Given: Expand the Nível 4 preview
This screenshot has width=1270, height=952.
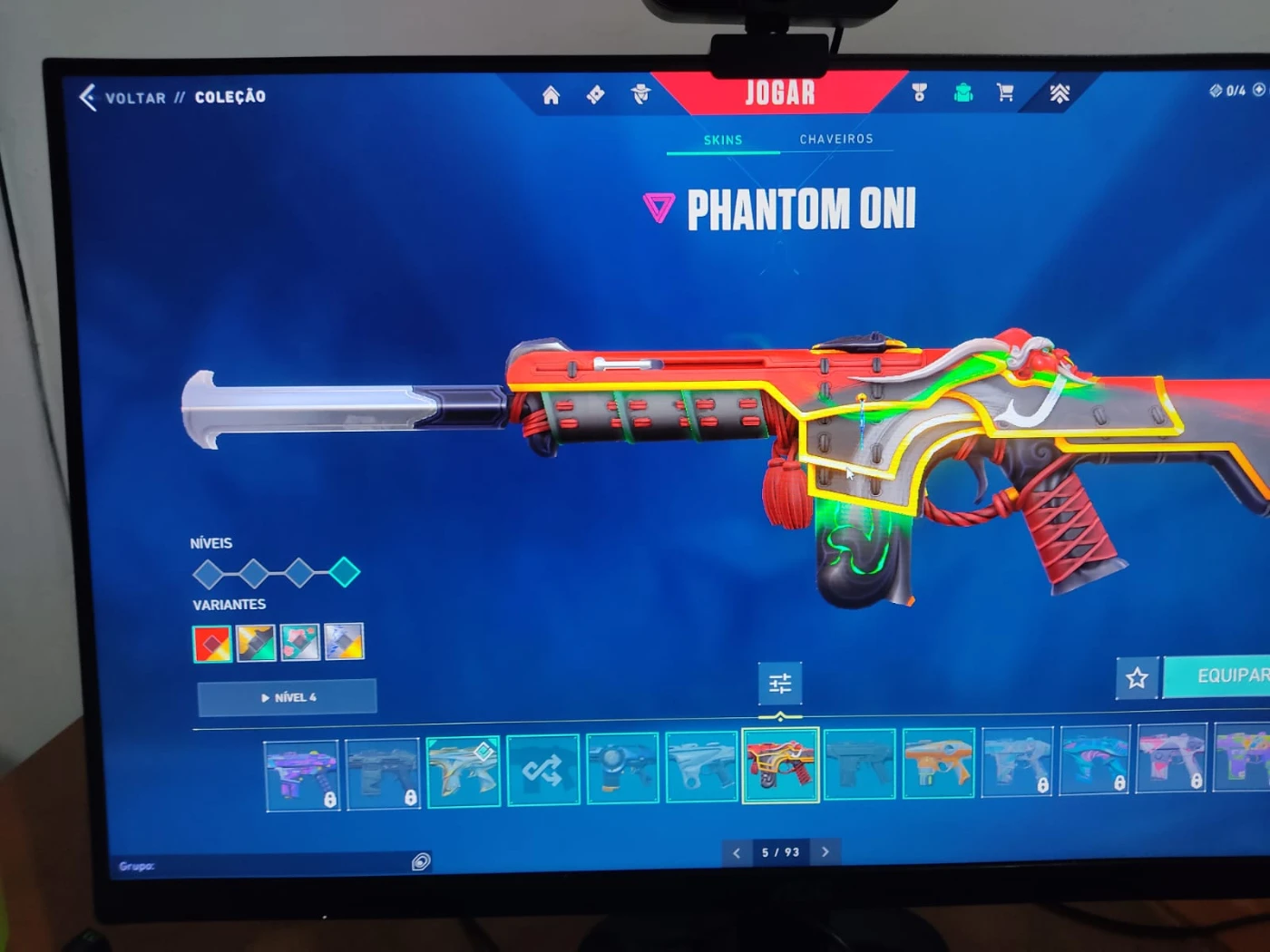Looking at the screenshot, I should click(x=287, y=696).
